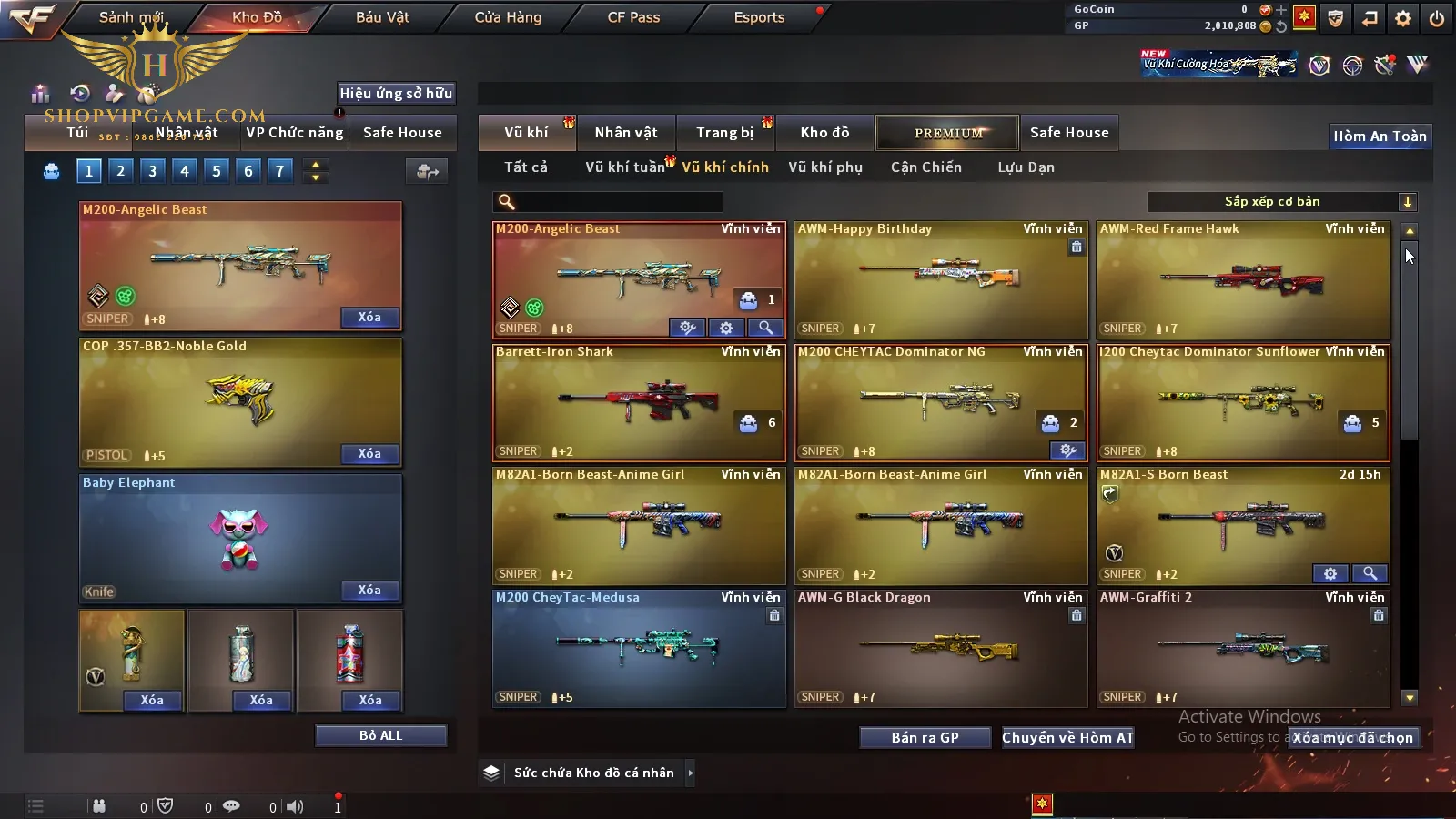Open the Hòm An Toàn safe box
The width and height of the screenshot is (1456, 819).
[1380, 136]
